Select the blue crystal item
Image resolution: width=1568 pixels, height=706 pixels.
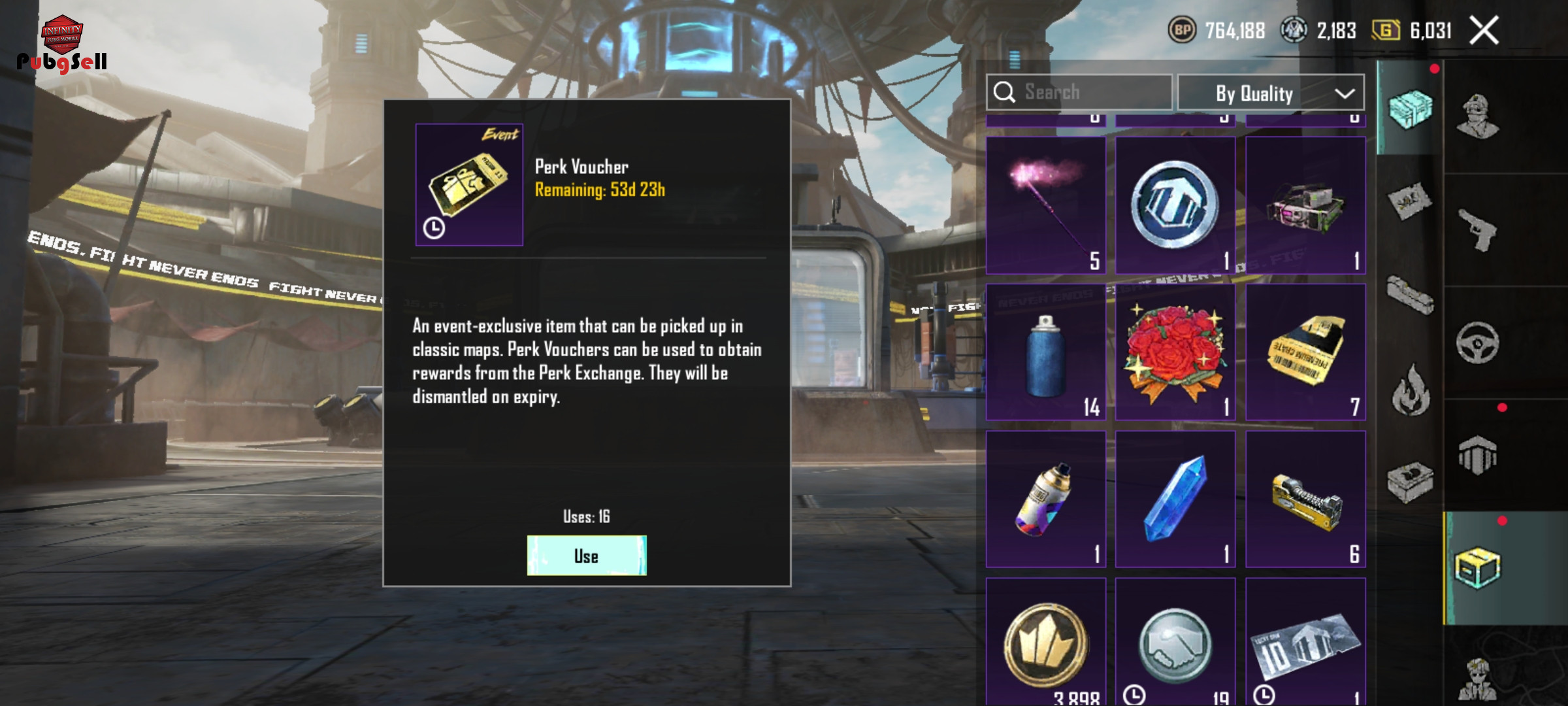pos(1175,499)
